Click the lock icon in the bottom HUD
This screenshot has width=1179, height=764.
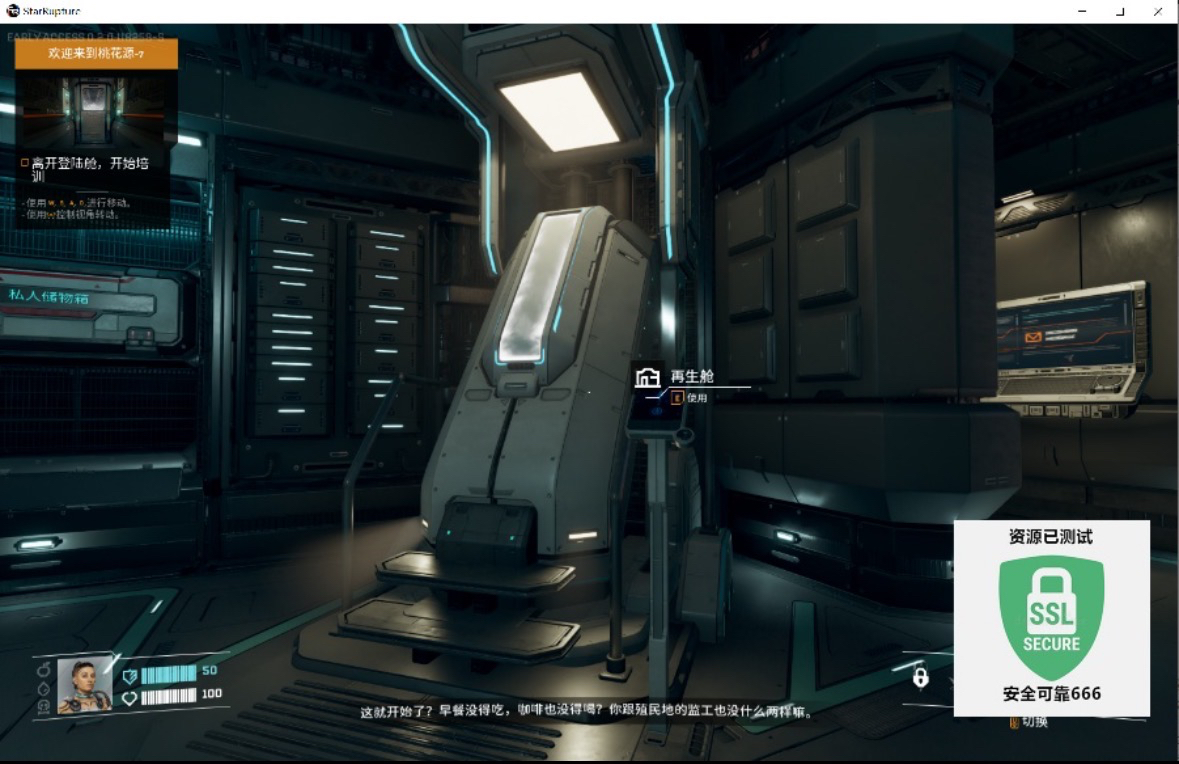click(x=920, y=678)
